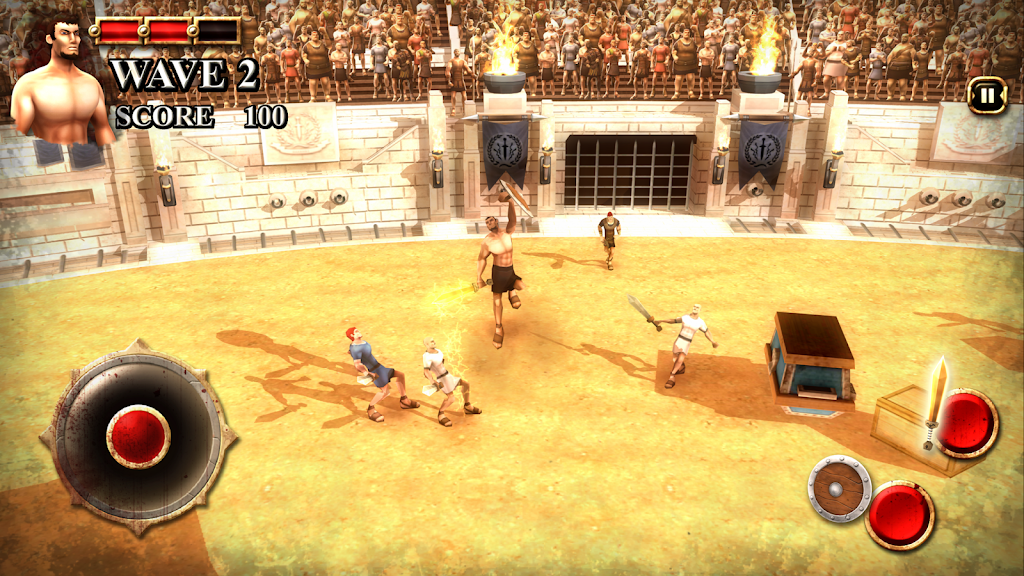
Task: Click the glowing golden sword icon
Action: [936, 401]
